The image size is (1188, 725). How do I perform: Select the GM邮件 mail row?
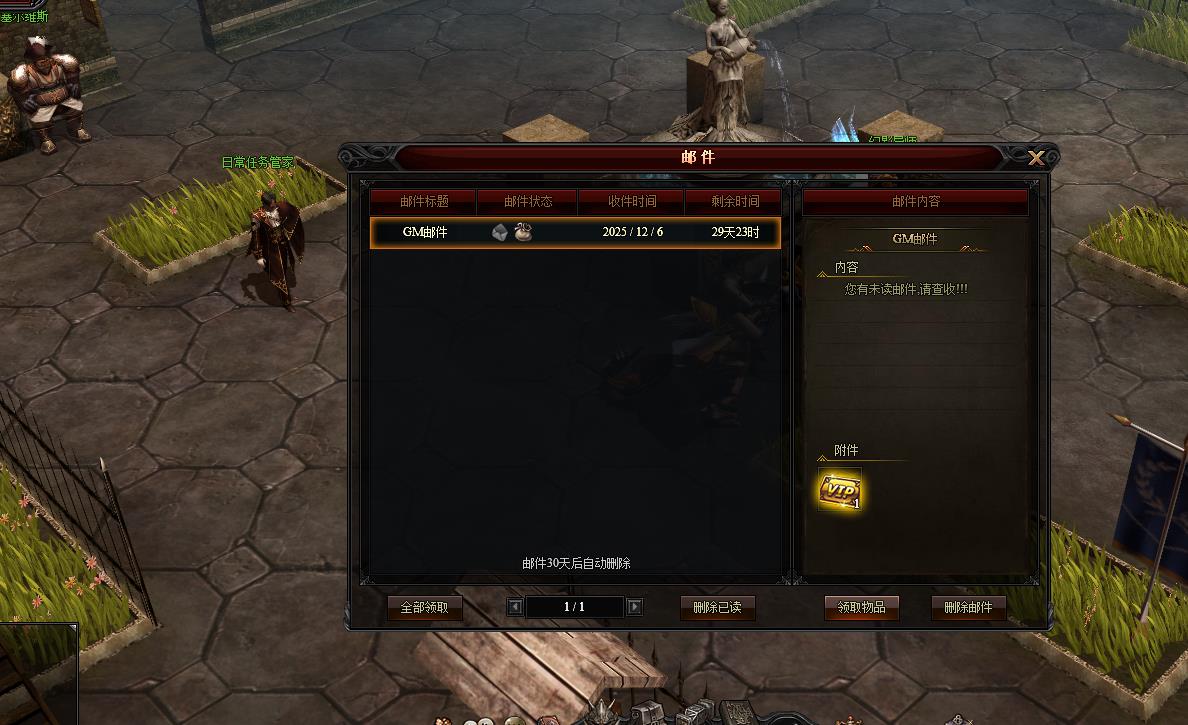(574, 233)
